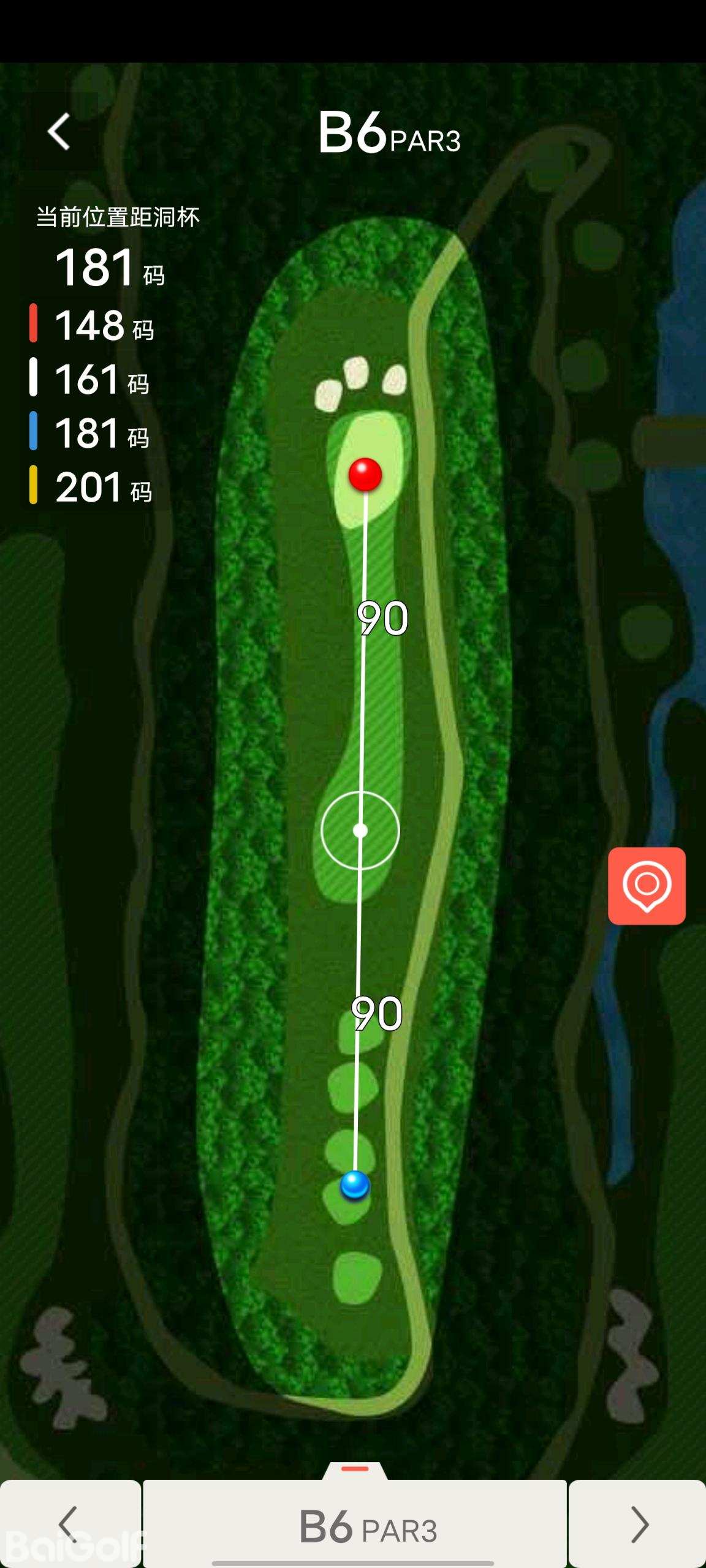Image resolution: width=706 pixels, height=1568 pixels.
Task: Go to the previous hole
Action: click(69, 1525)
